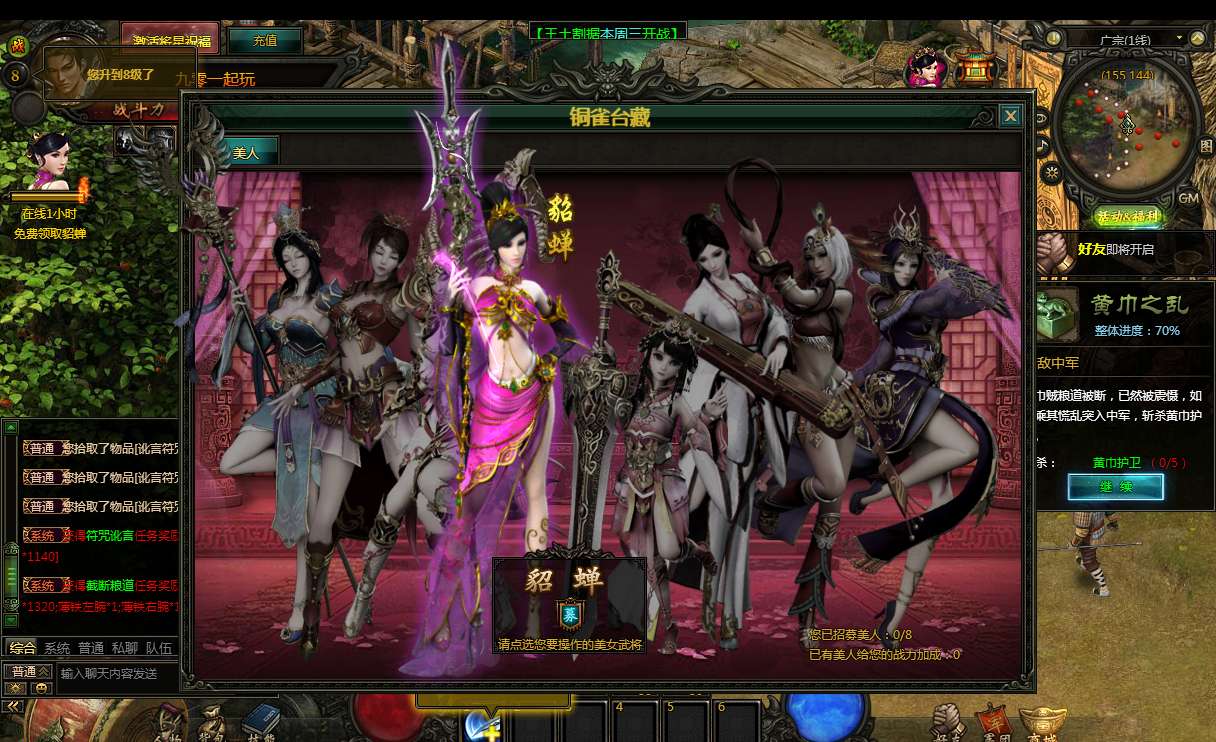Image resolution: width=1216 pixels, height=742 pixels.
Task: Toggle the music note sound button
Action: 1043,146
